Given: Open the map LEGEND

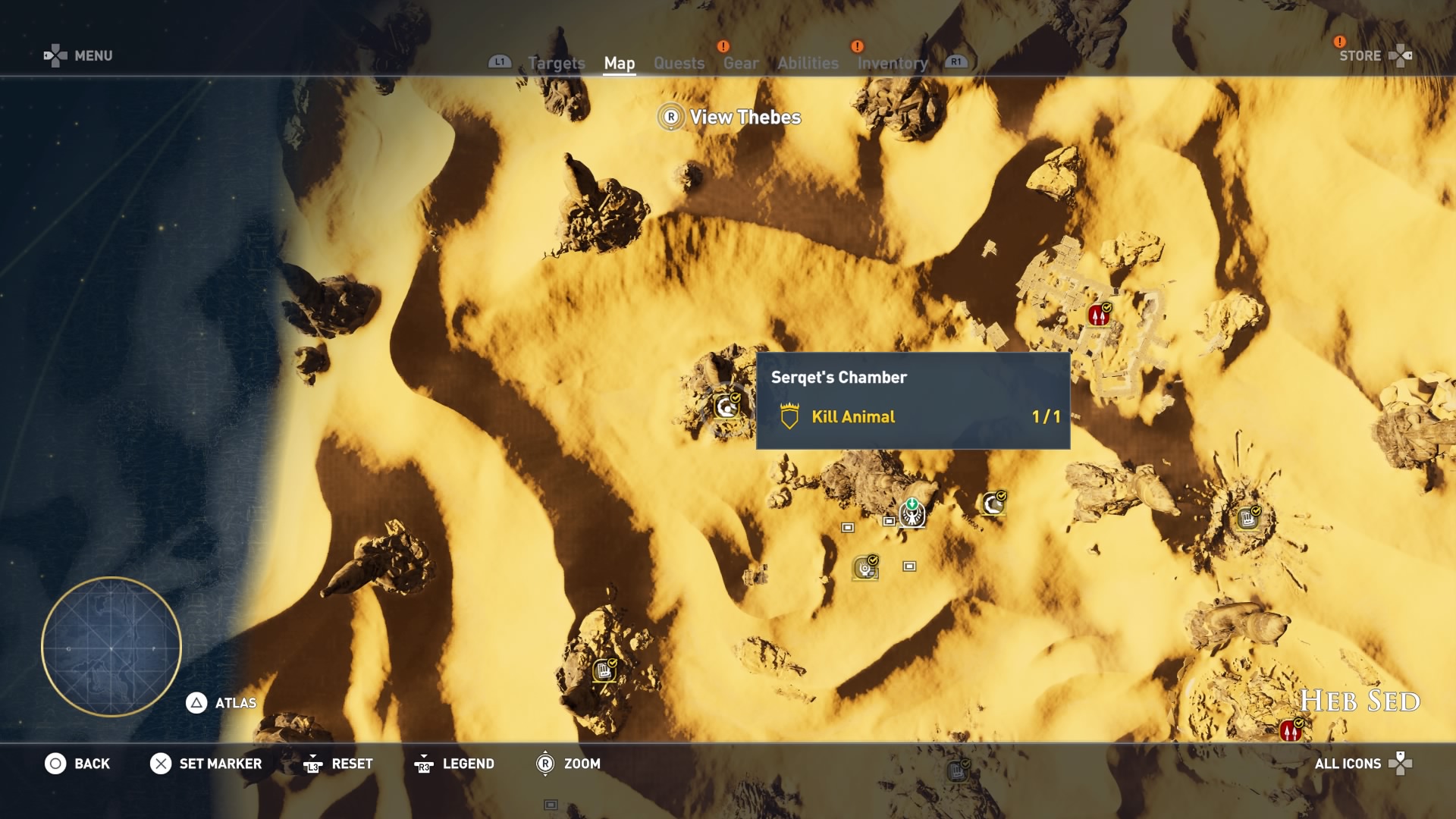Looking at the screenshot, I should tap(454, 764).
